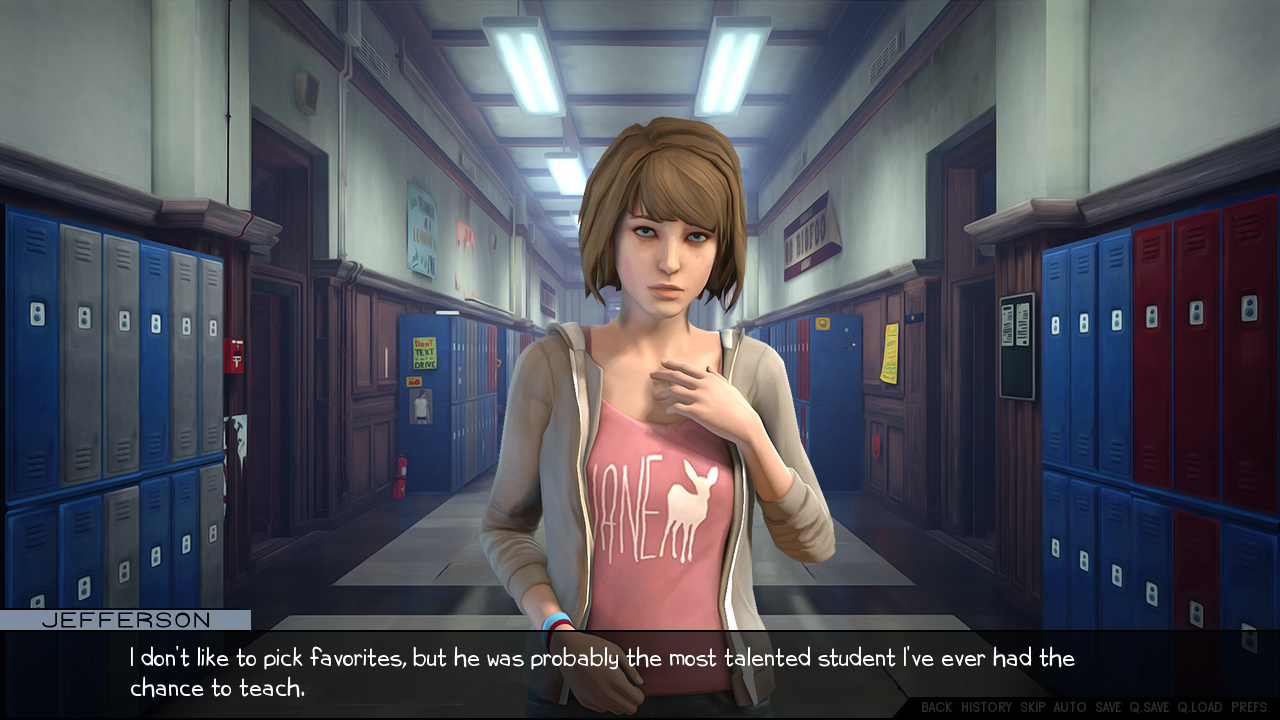Open the dialogue History log
This screenshot has height=720, width=1280.
[986, 707]
